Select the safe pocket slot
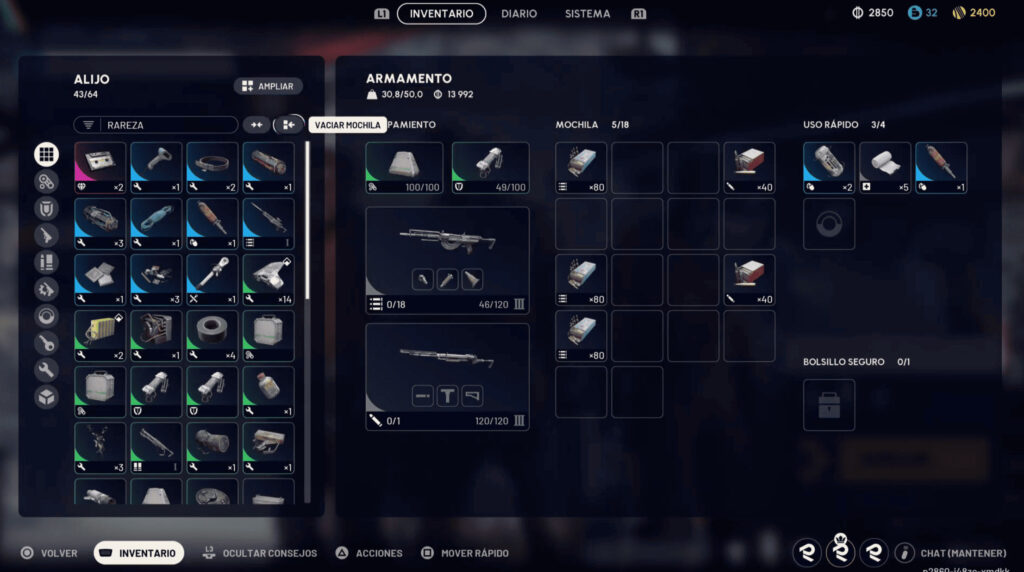The width and height of the screenshot is (1024, 572). point(829,404)
